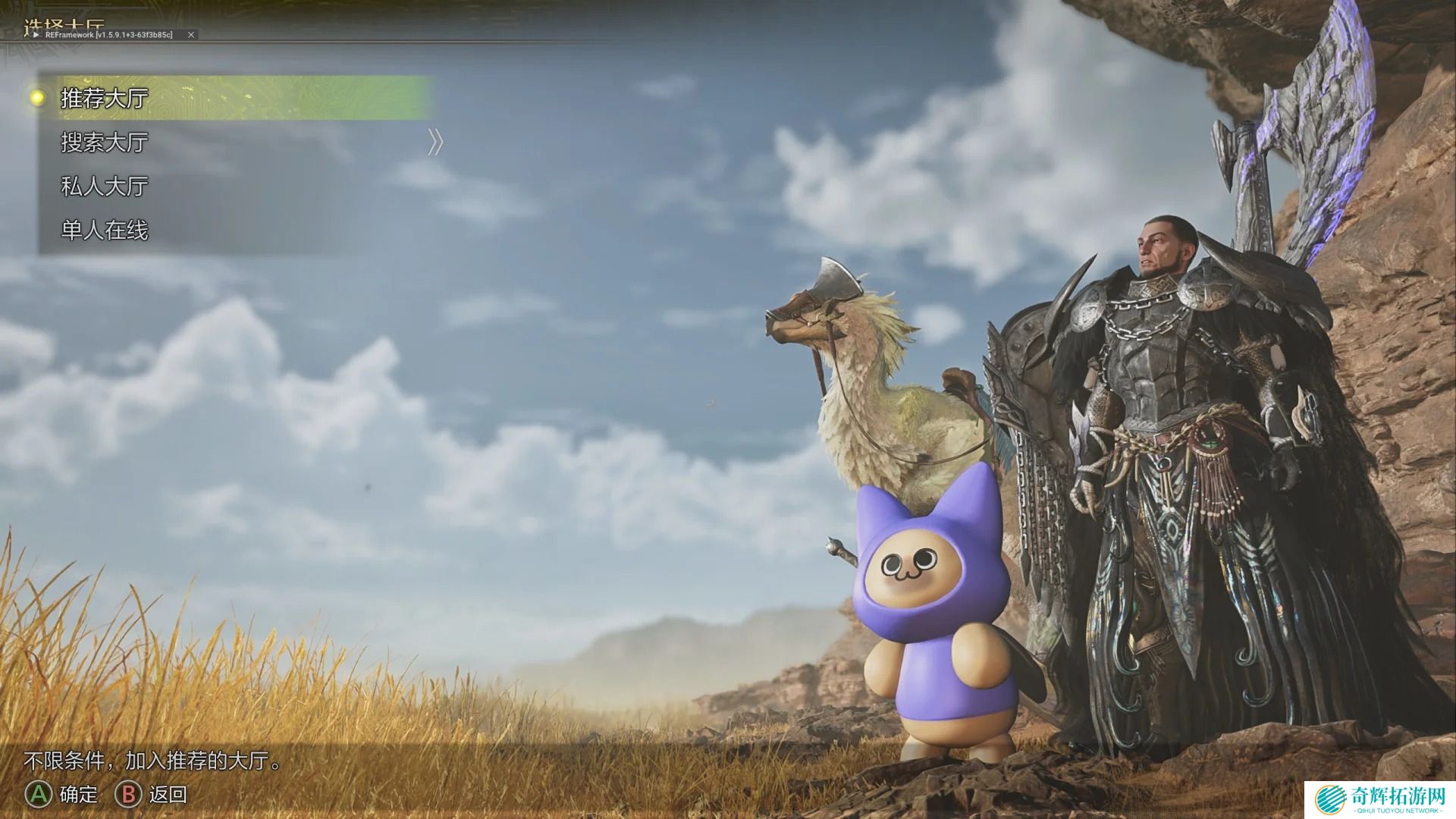Pick 单人在线 solo online mode
1456x819 pixels.
pyautogui.click(x=105, y=231)
